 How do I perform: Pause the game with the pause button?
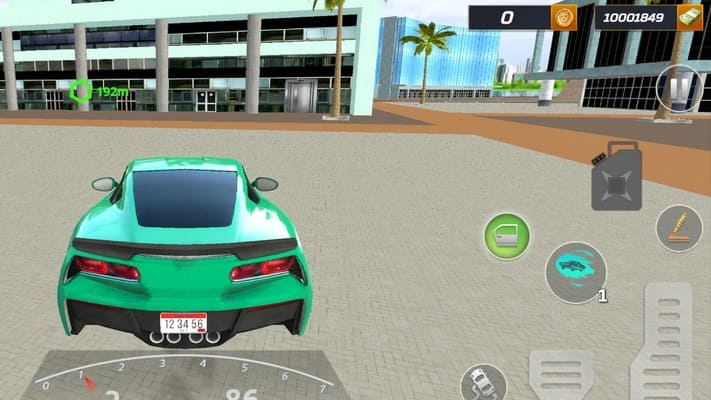(680, 90)
